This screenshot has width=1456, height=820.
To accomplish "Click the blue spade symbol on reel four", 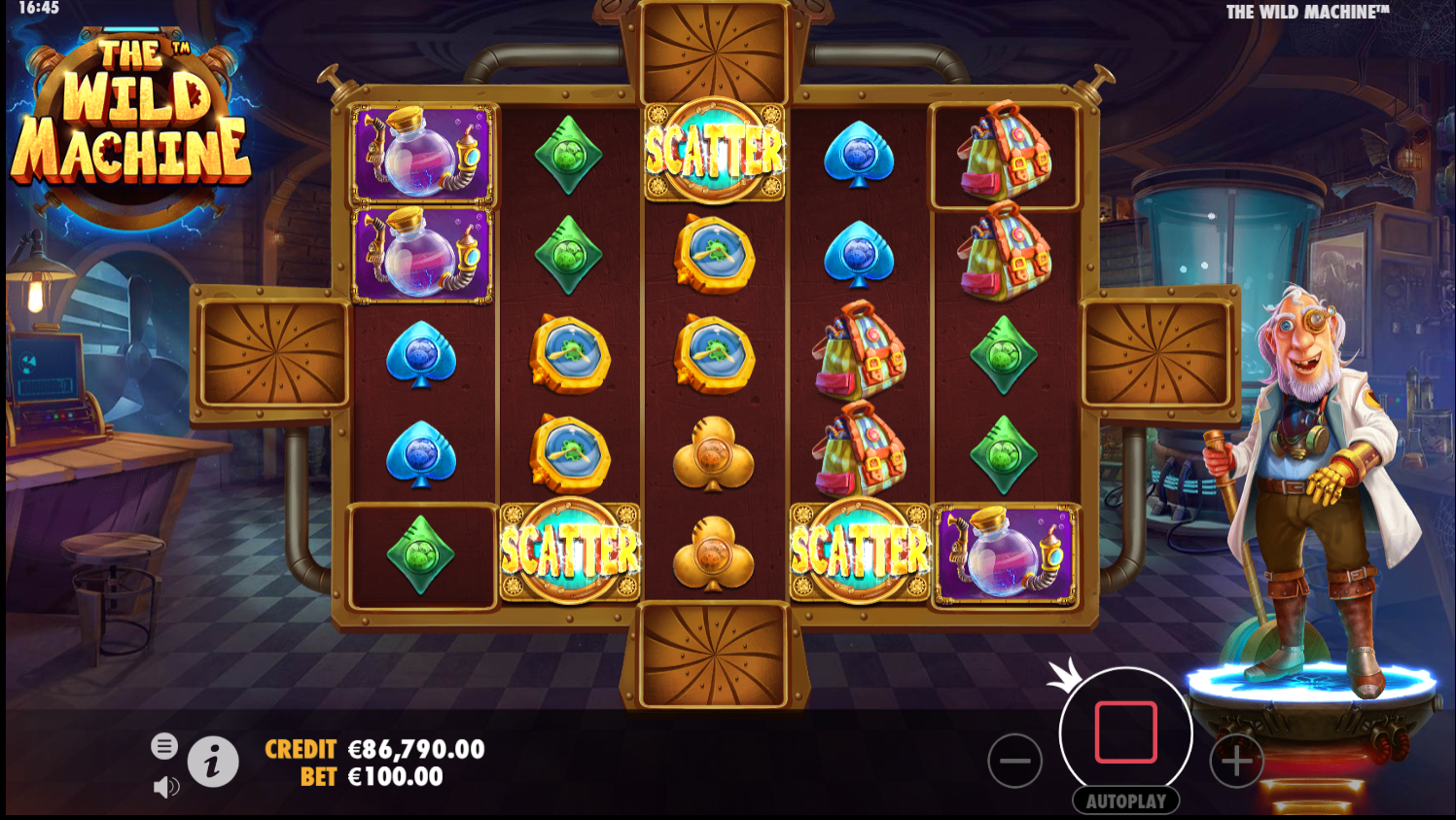I will point(860,156).
